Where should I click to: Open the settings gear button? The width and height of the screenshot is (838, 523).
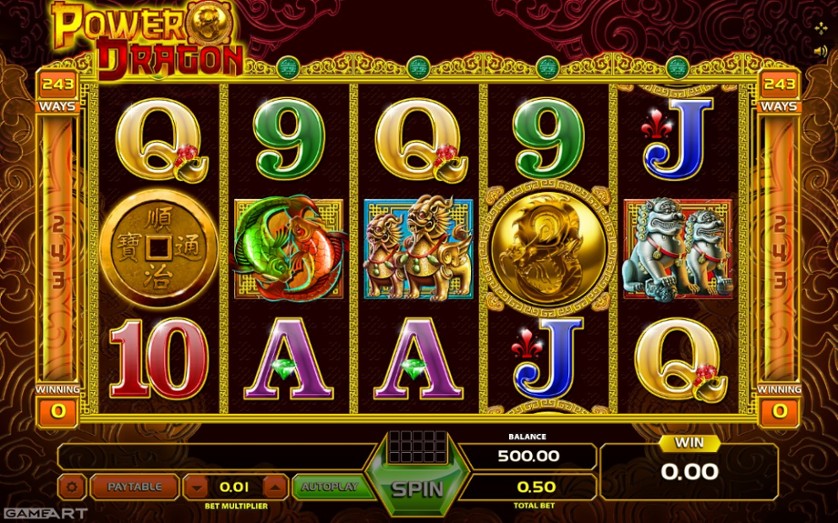pyautogui.click(x=72, y=487)
